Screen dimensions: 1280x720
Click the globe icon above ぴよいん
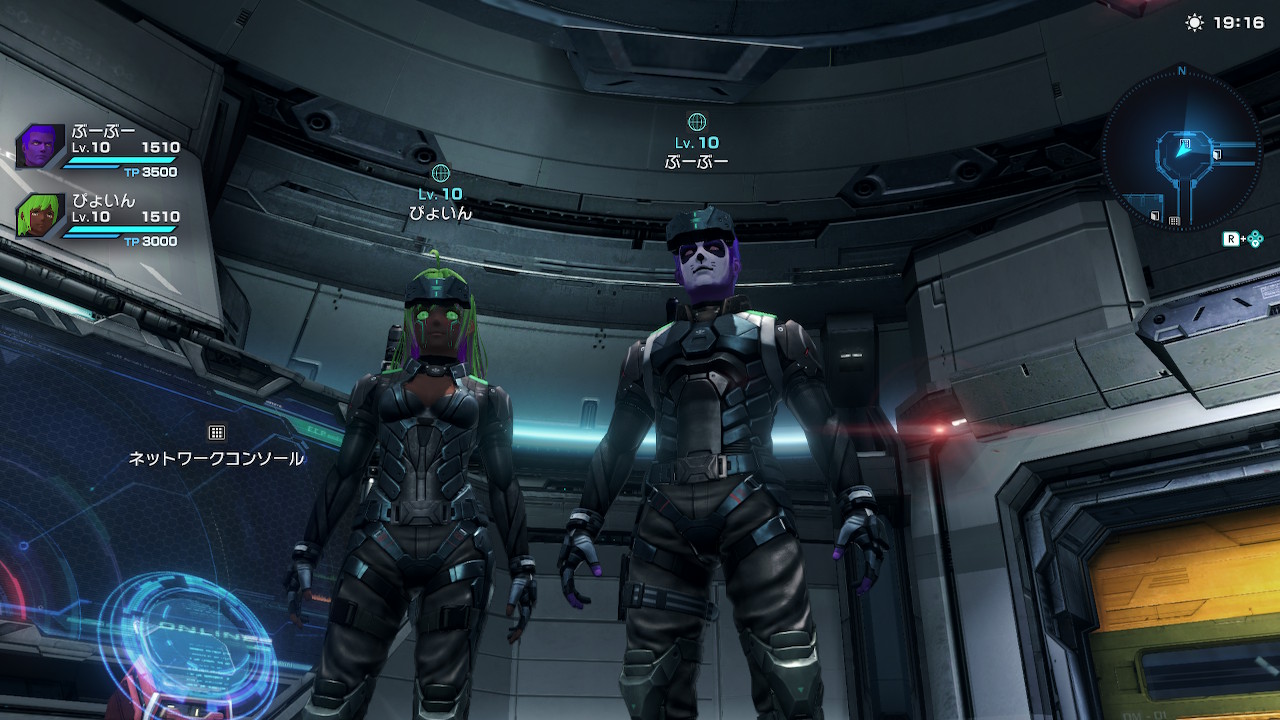coord(440,172)
